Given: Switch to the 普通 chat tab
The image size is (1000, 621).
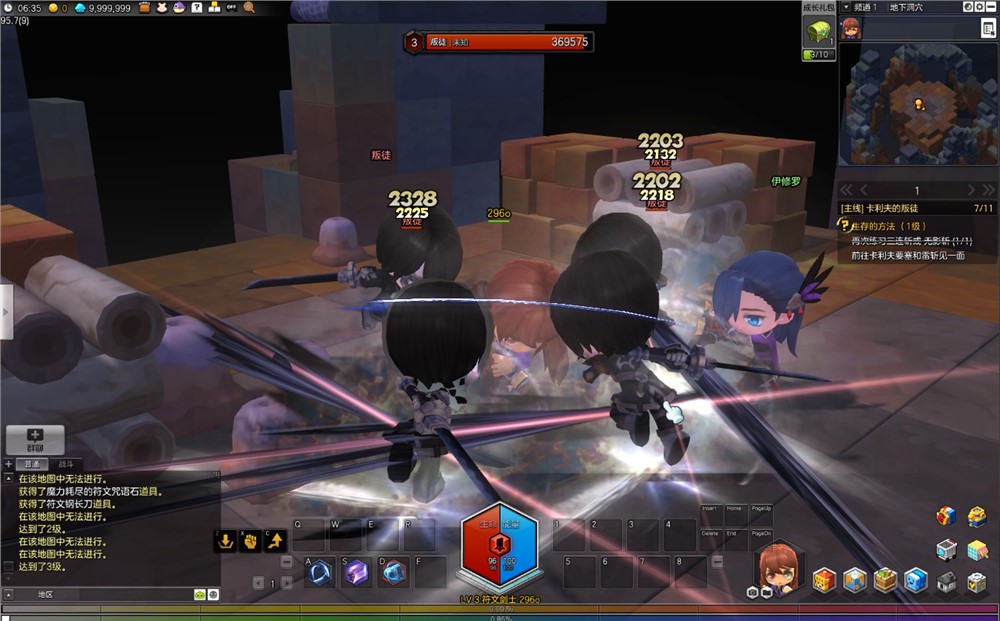Looking at the screenshot, I should click(33, 464).
